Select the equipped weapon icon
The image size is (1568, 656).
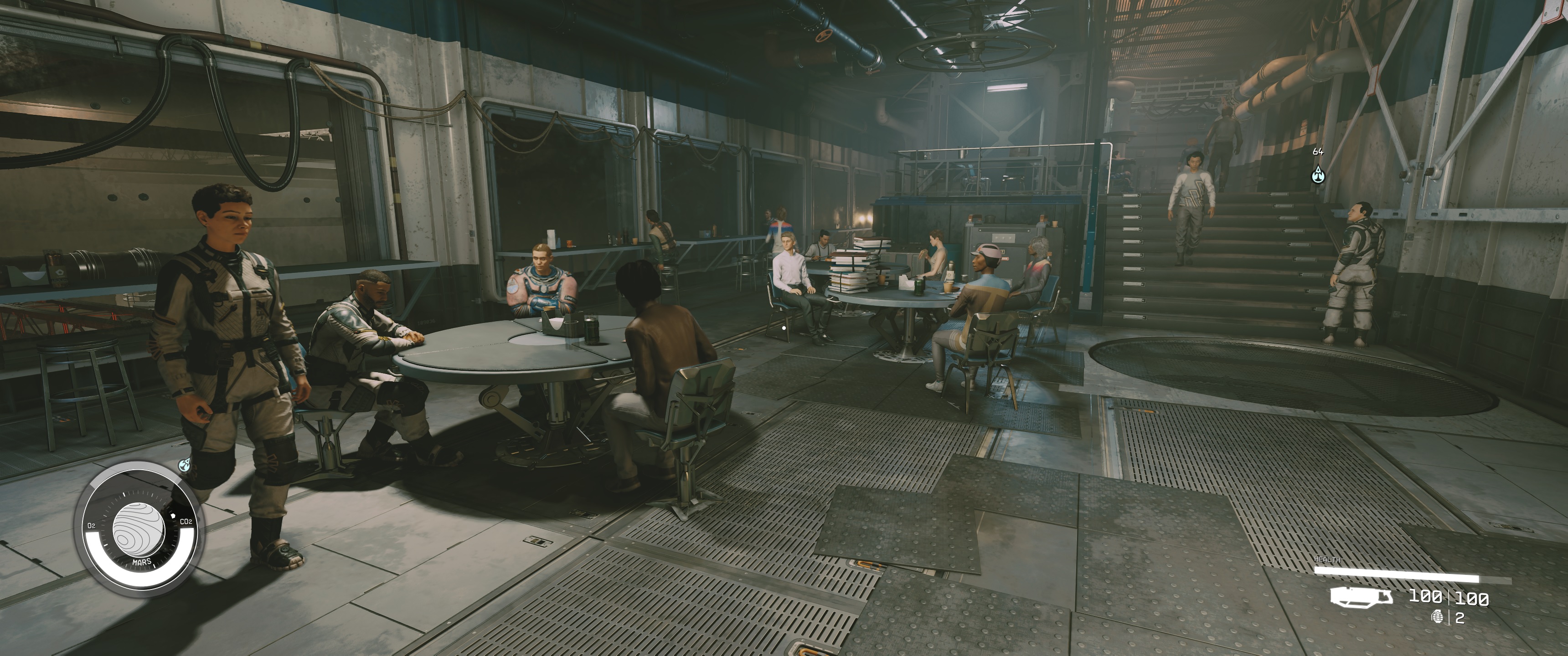point(1361,596)
